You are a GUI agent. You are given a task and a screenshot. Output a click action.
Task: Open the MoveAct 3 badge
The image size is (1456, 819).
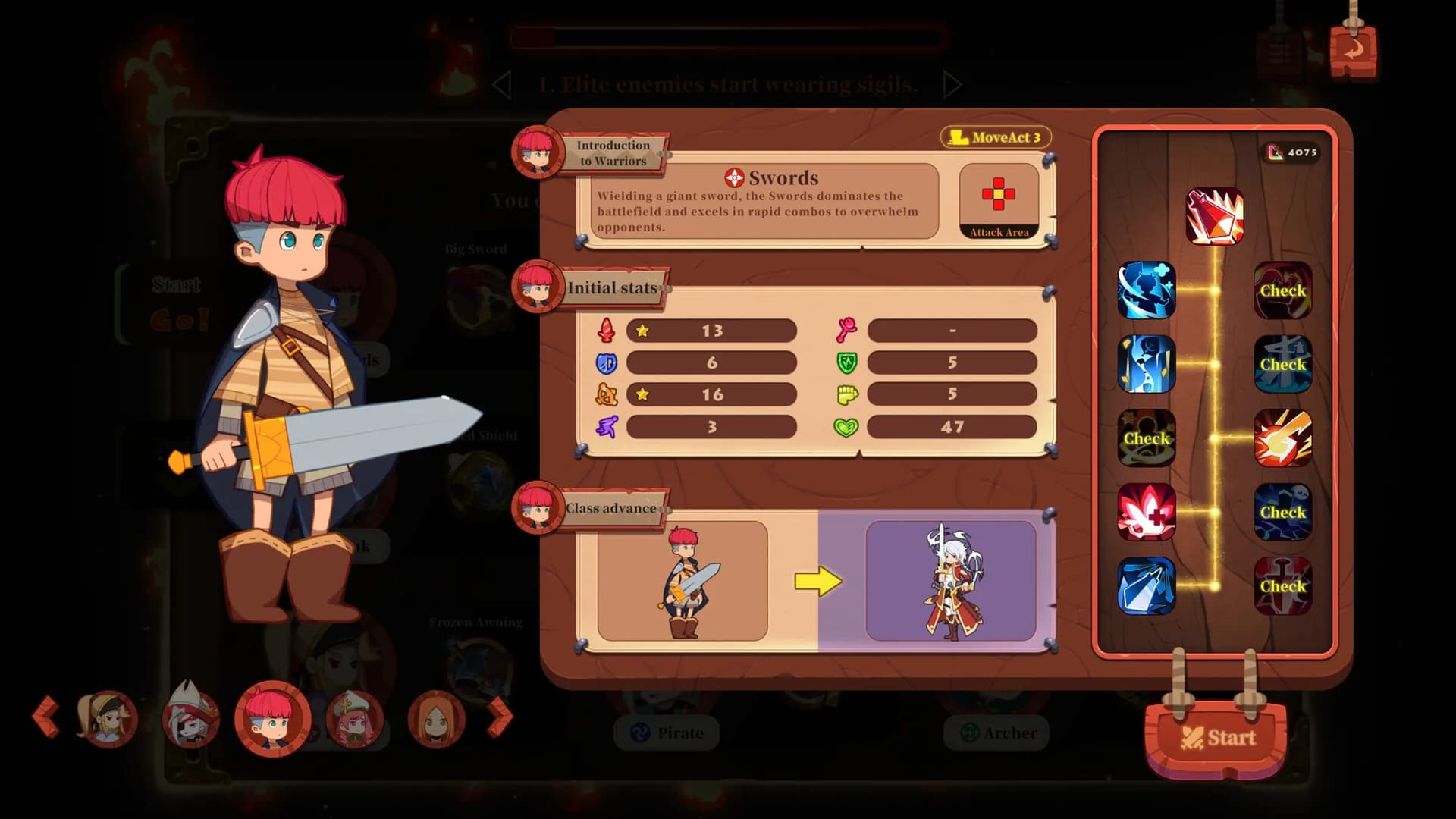coord(996,137)
